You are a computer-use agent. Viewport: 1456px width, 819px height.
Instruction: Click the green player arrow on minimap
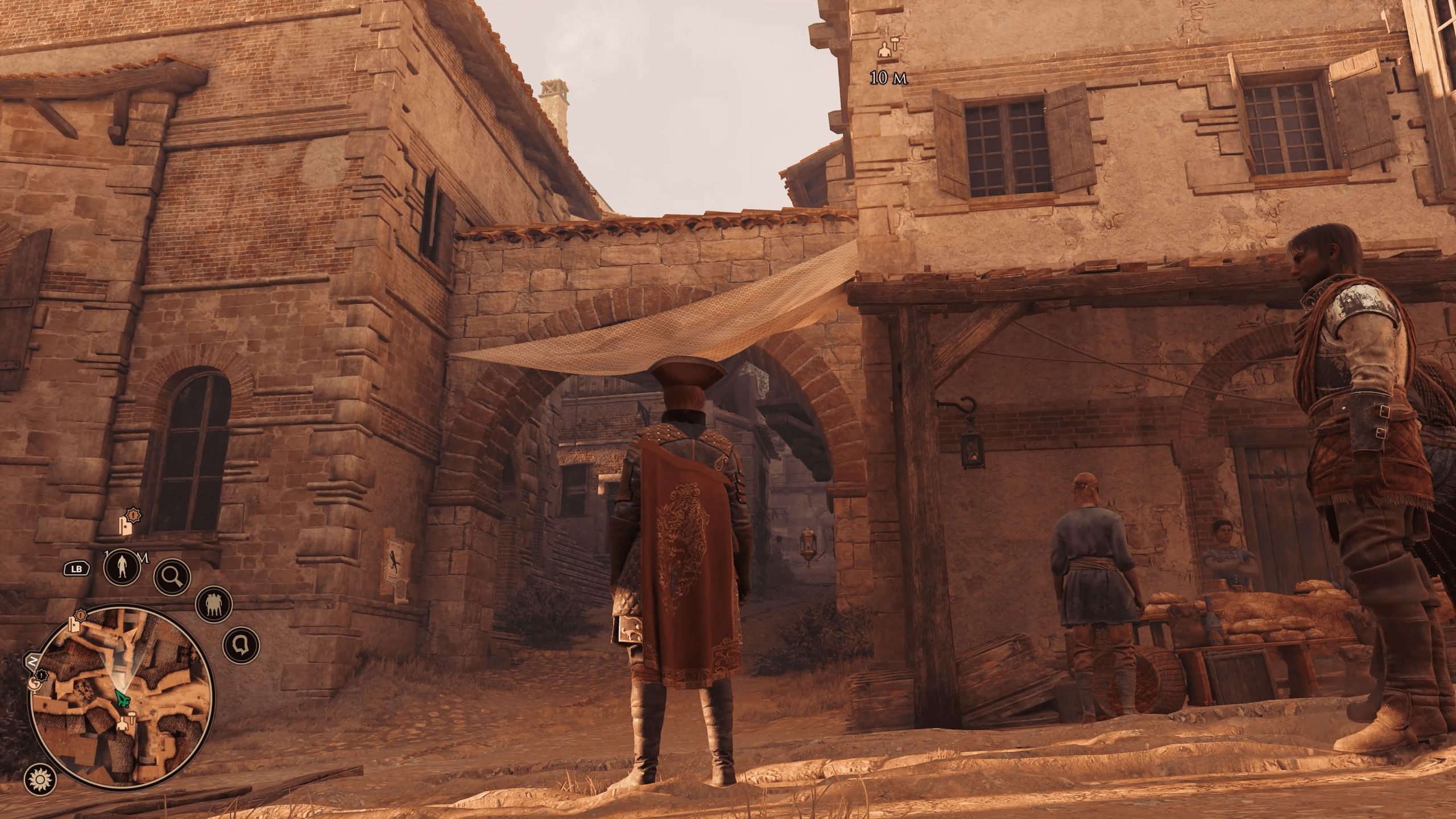(121, 698)
